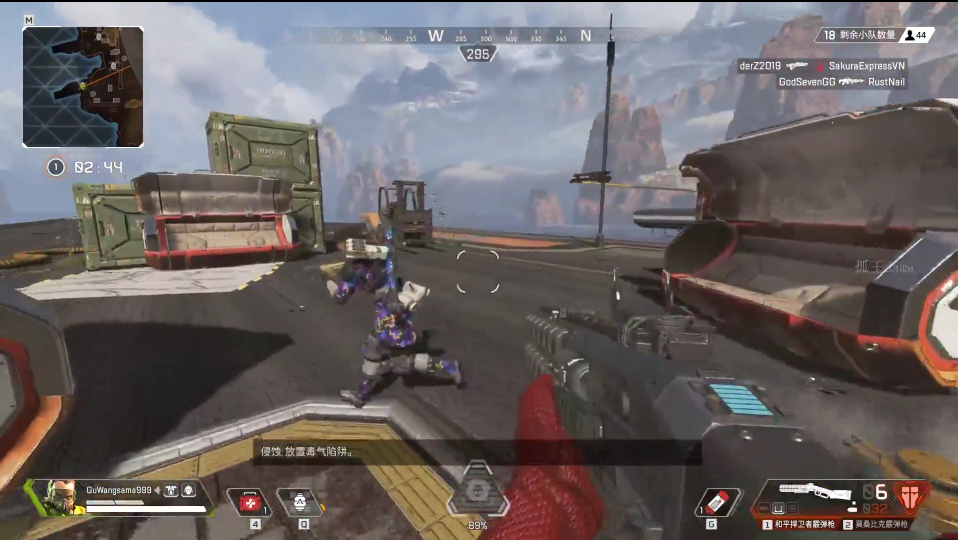
Task: Click the players remaining count icon
Action: click(914, 35)
